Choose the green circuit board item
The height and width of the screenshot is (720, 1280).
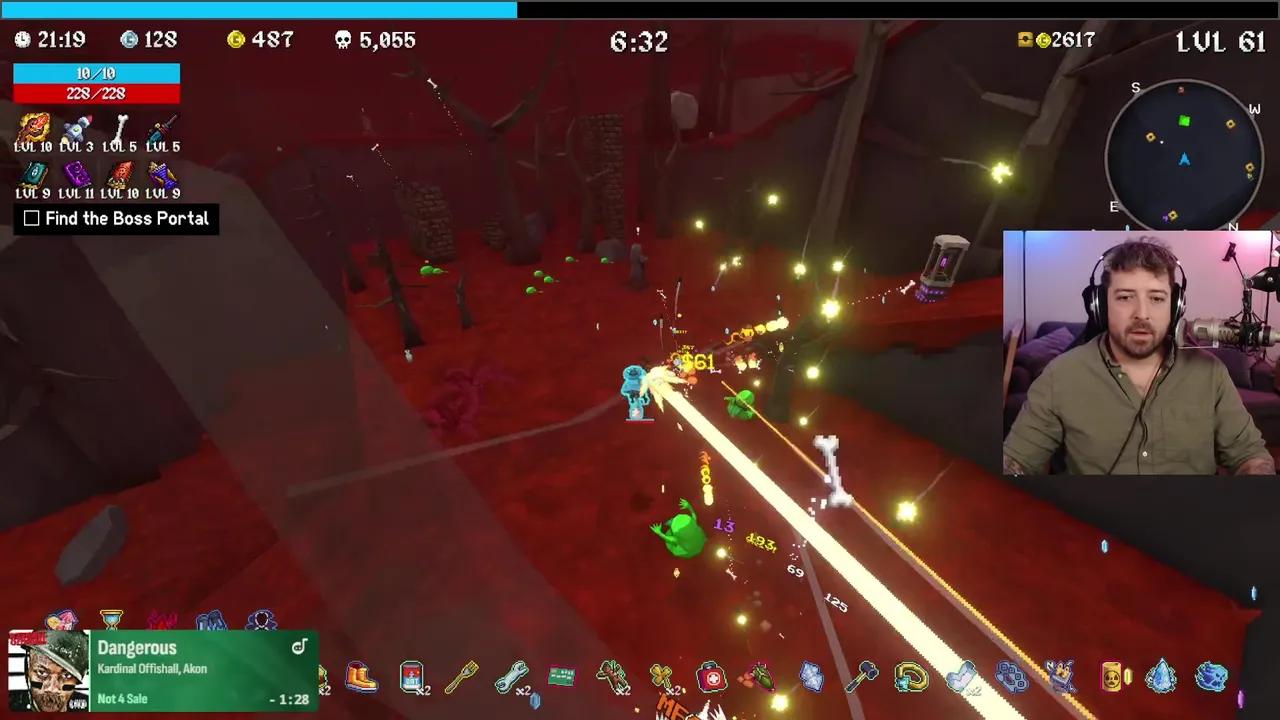(x=561, y=677)
